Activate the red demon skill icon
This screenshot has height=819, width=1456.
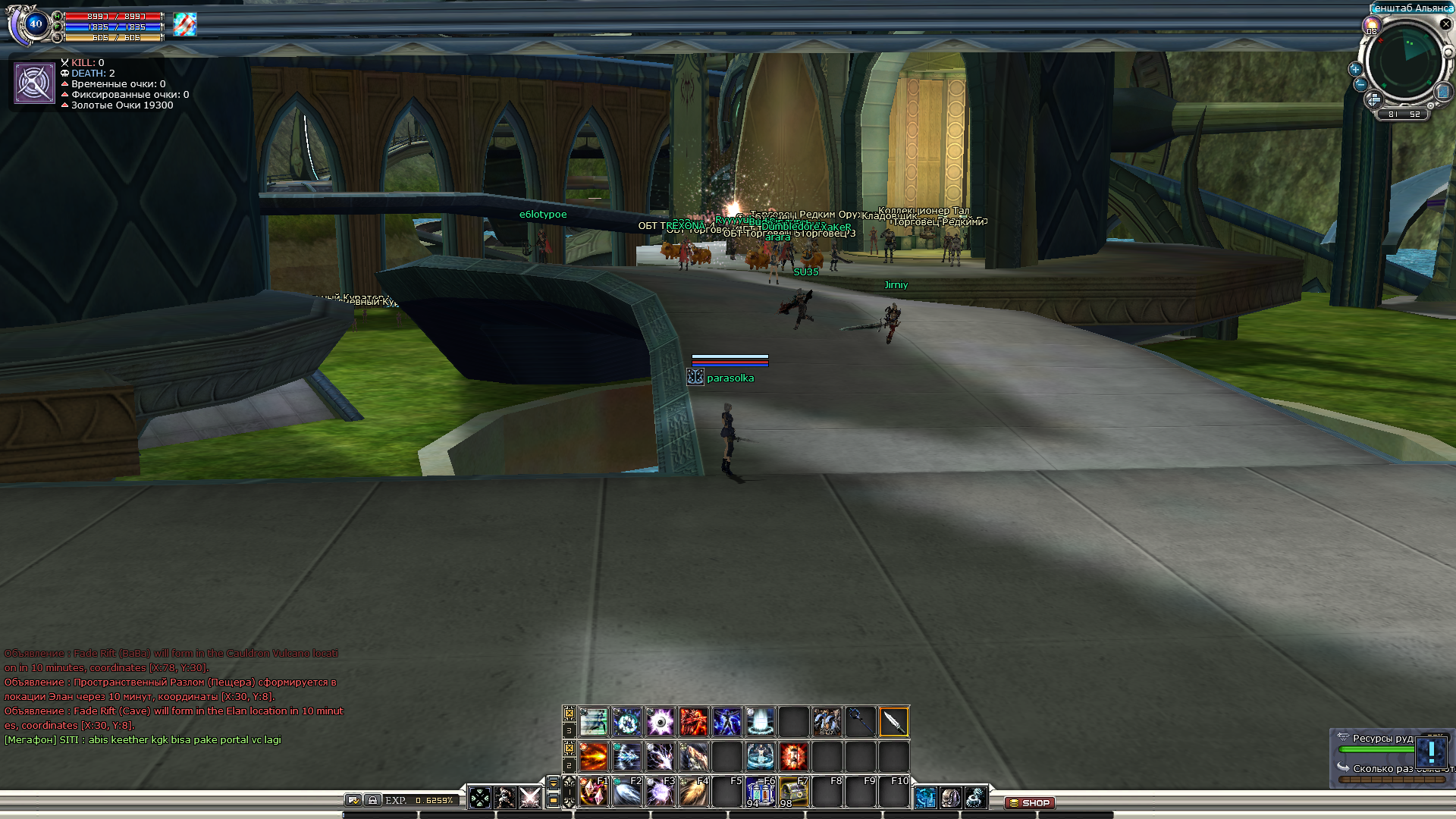click(x=693, y=722)
